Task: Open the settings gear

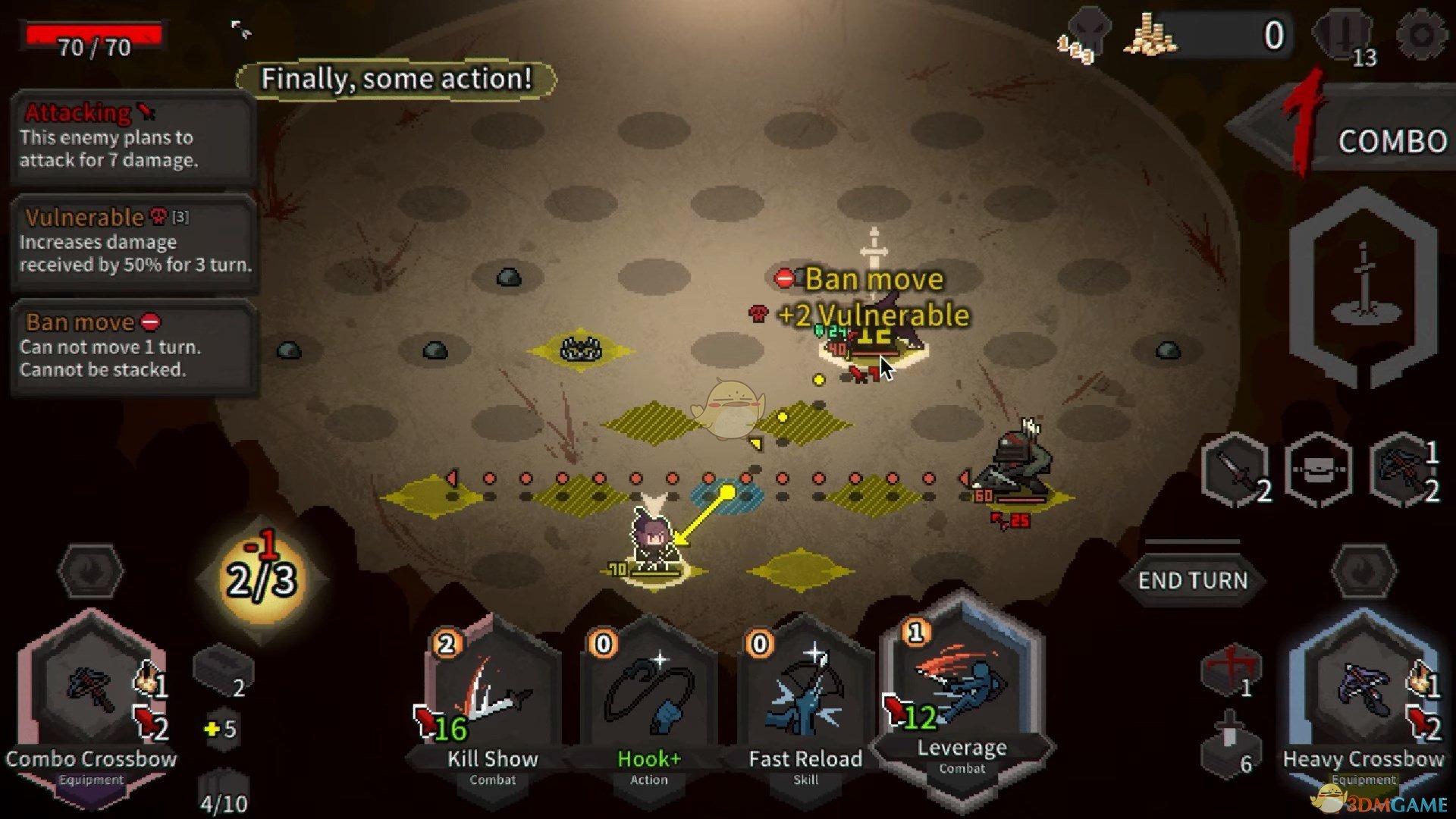Action: (x=1421, y=34)
